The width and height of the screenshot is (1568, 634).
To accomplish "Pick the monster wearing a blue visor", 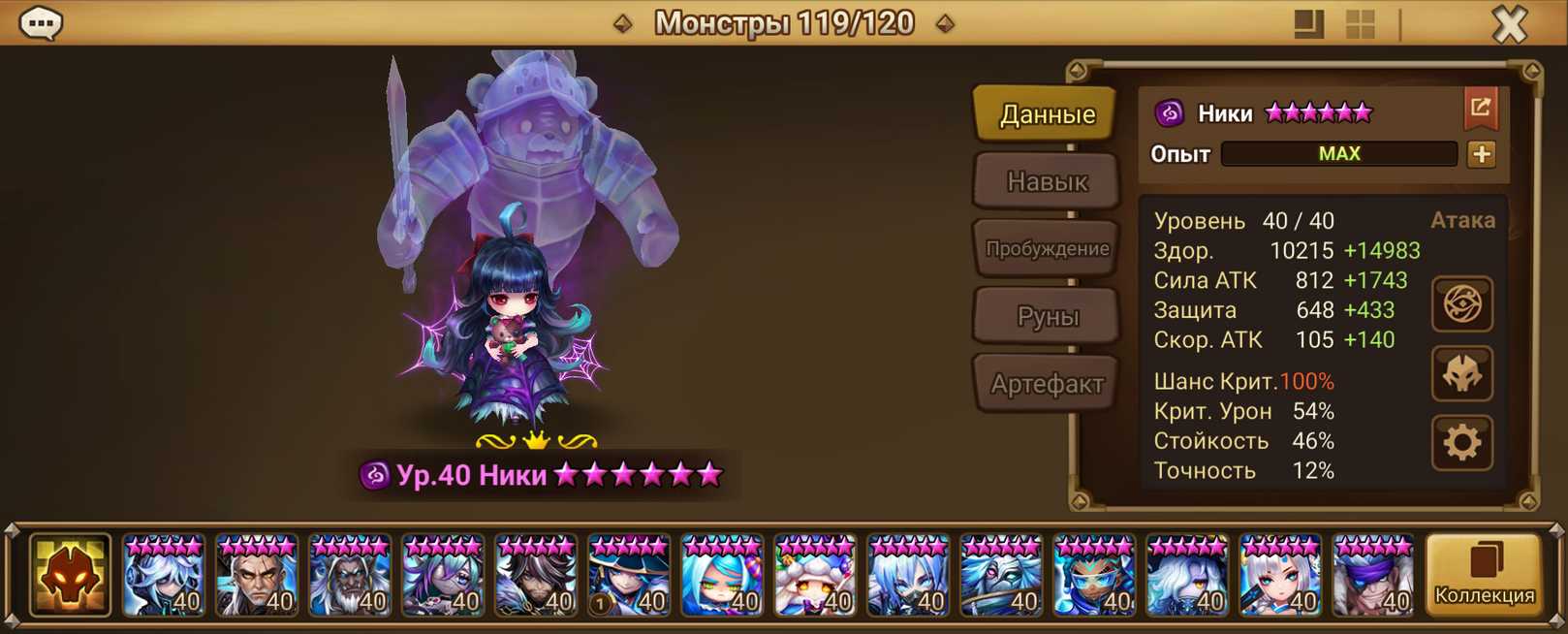I will 1094,576.
